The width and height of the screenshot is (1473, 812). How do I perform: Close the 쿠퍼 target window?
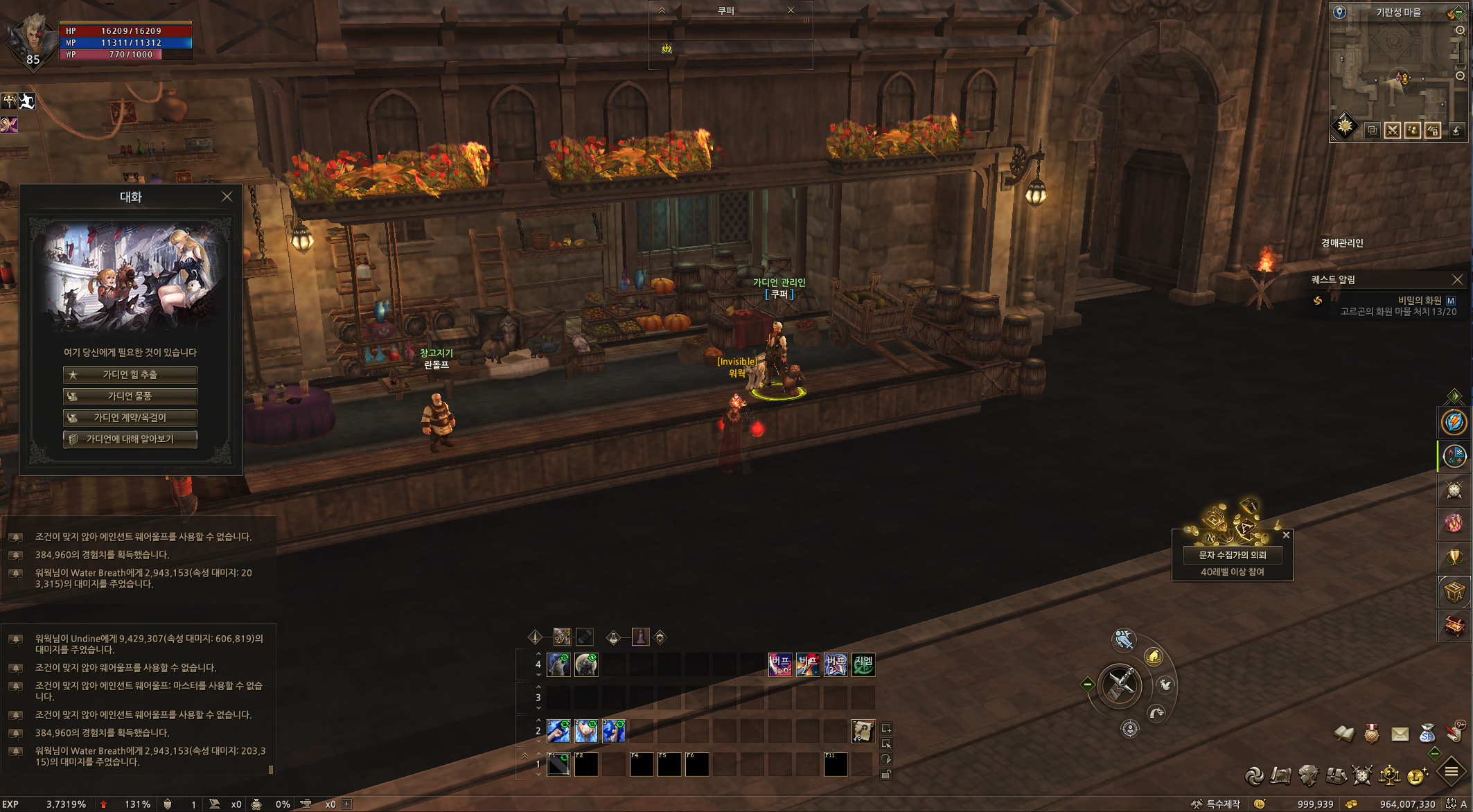click(x=791, y=10)
